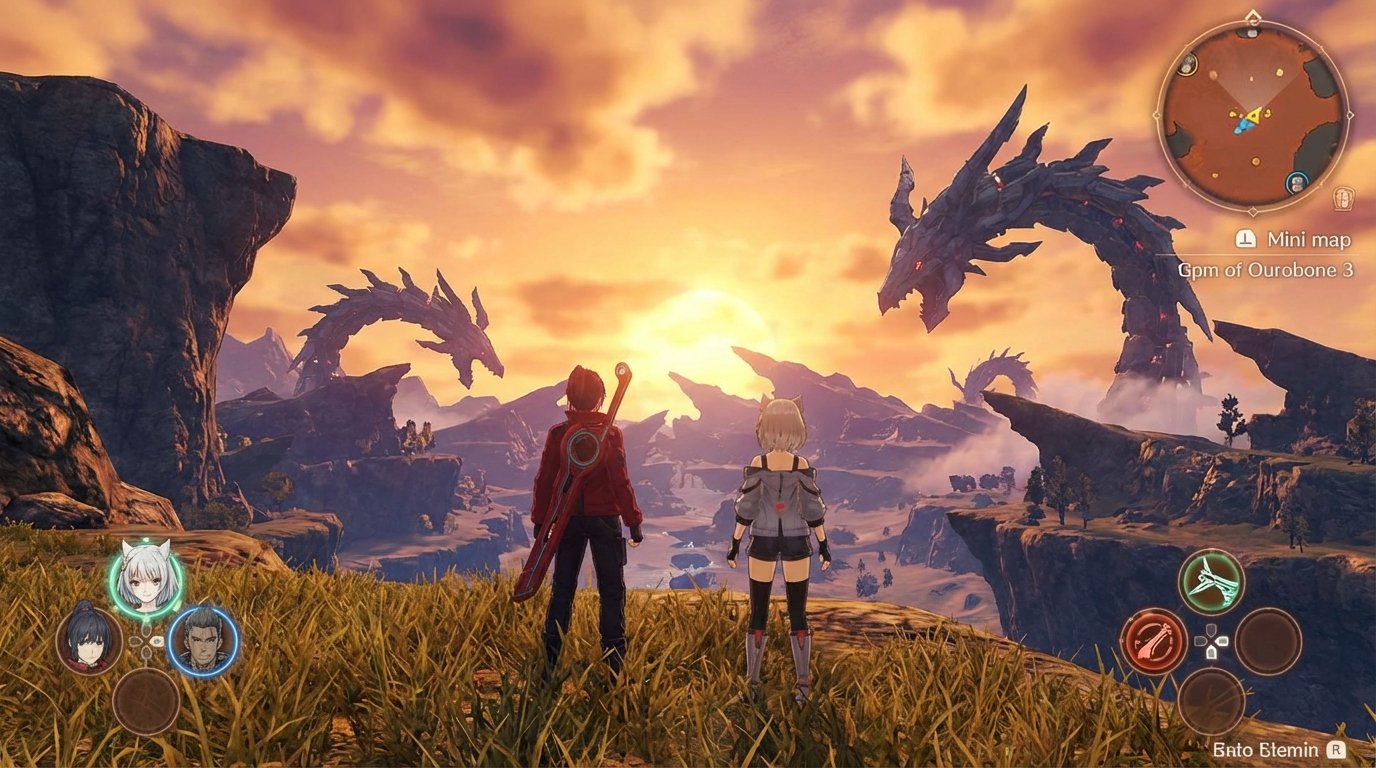Toggle the blue-ringed gray-haired party portrait
Screen dimensions: 1376x768
tap(200, 641)
